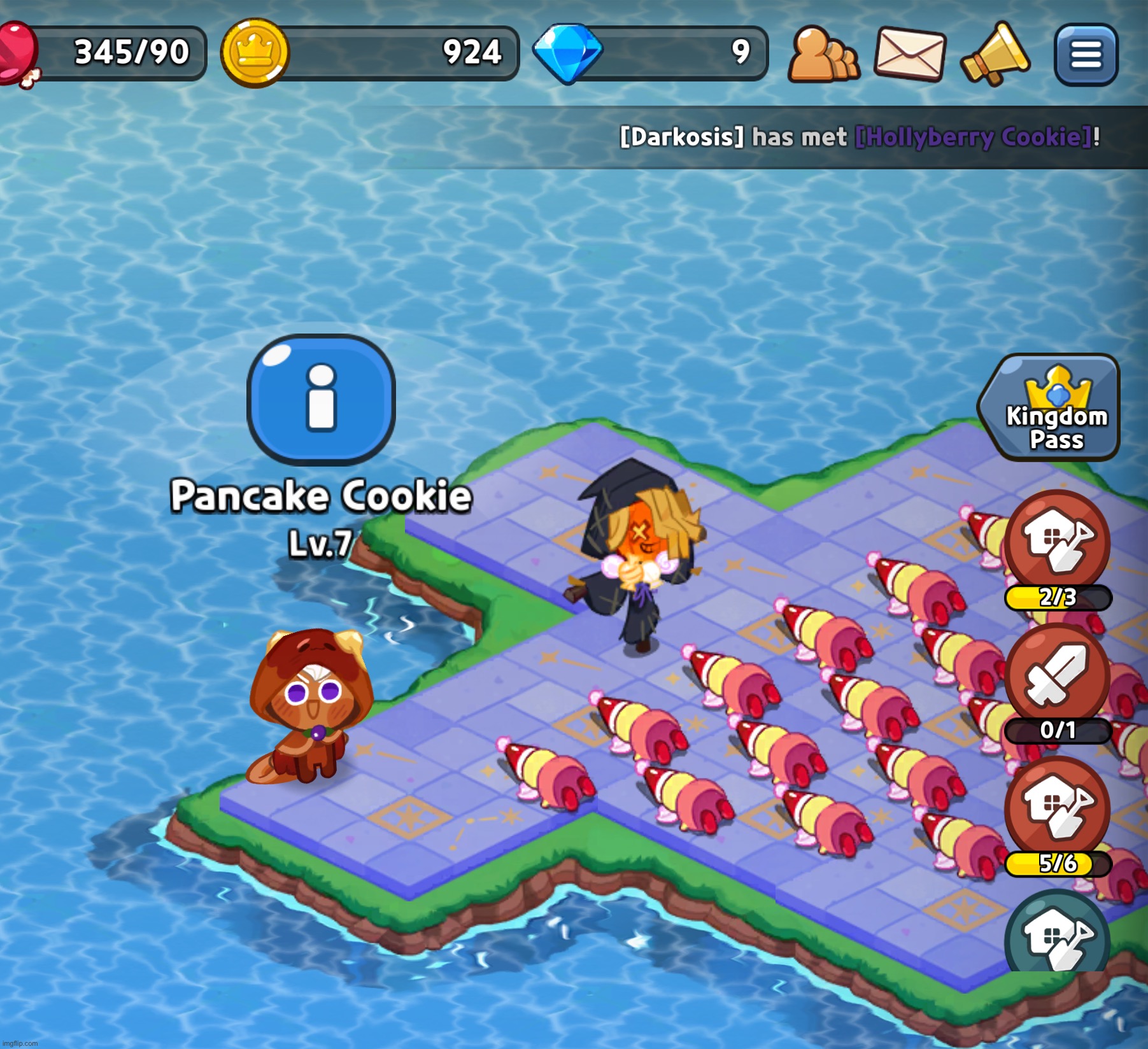Open the megaphone announcements
Image resolution: width=1148 pixels, height=1049 pixels.
click(x=995, y=54)
